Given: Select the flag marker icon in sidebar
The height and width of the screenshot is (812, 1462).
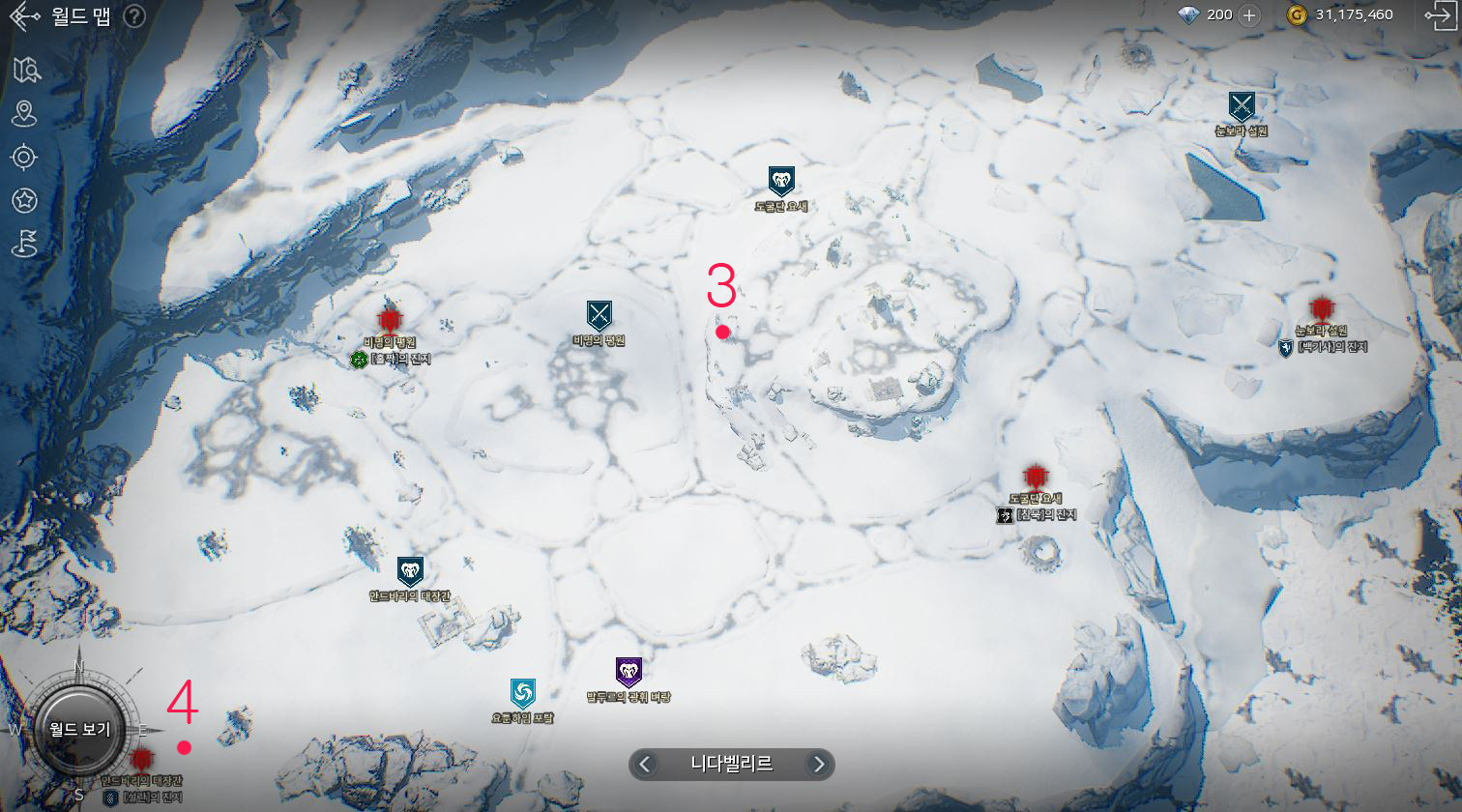Looking at the screenshot, I should point(24,244).
